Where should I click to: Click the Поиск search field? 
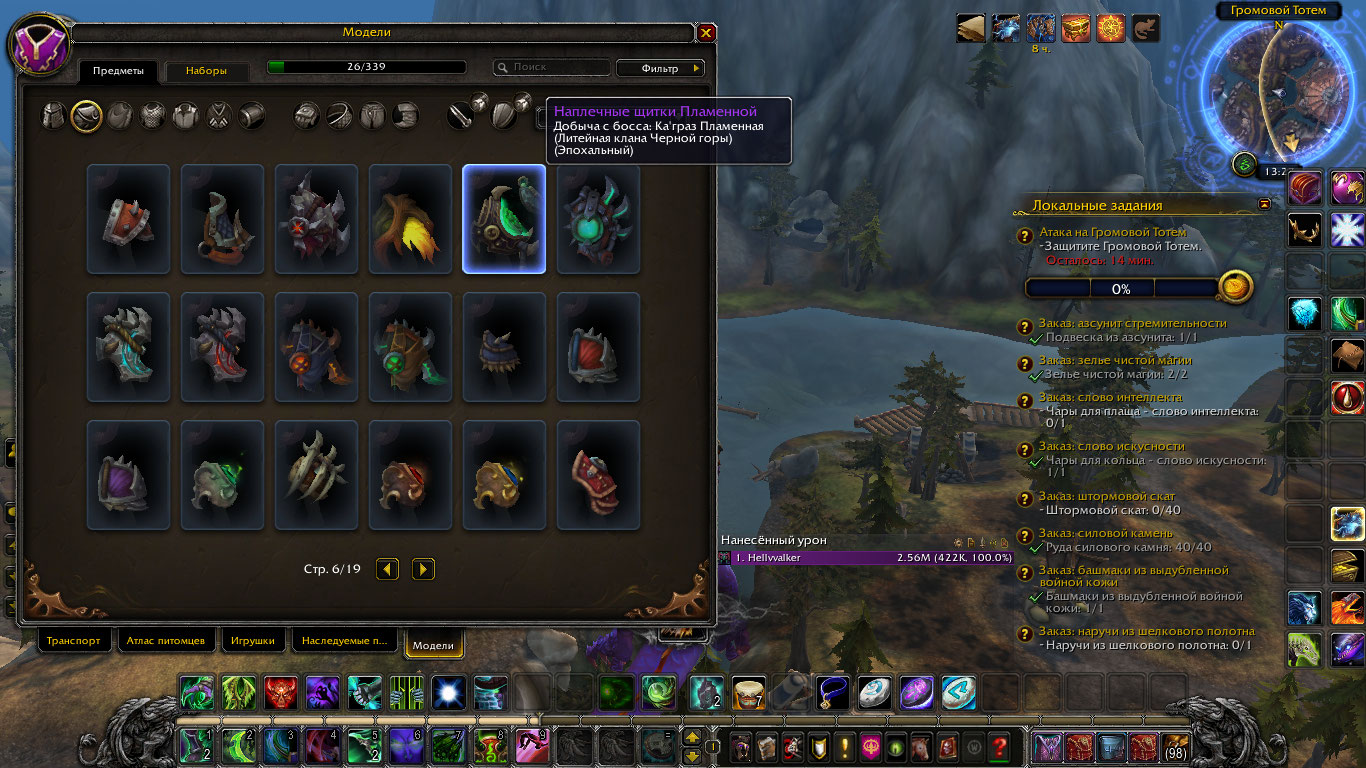coord(552,68)
